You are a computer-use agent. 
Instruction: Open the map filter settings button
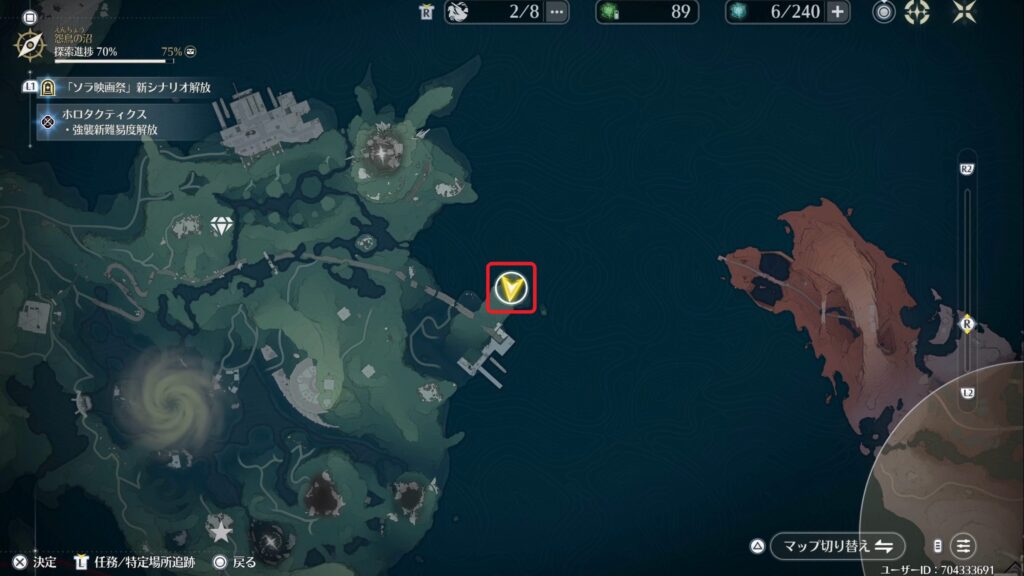tap(962, 546)
